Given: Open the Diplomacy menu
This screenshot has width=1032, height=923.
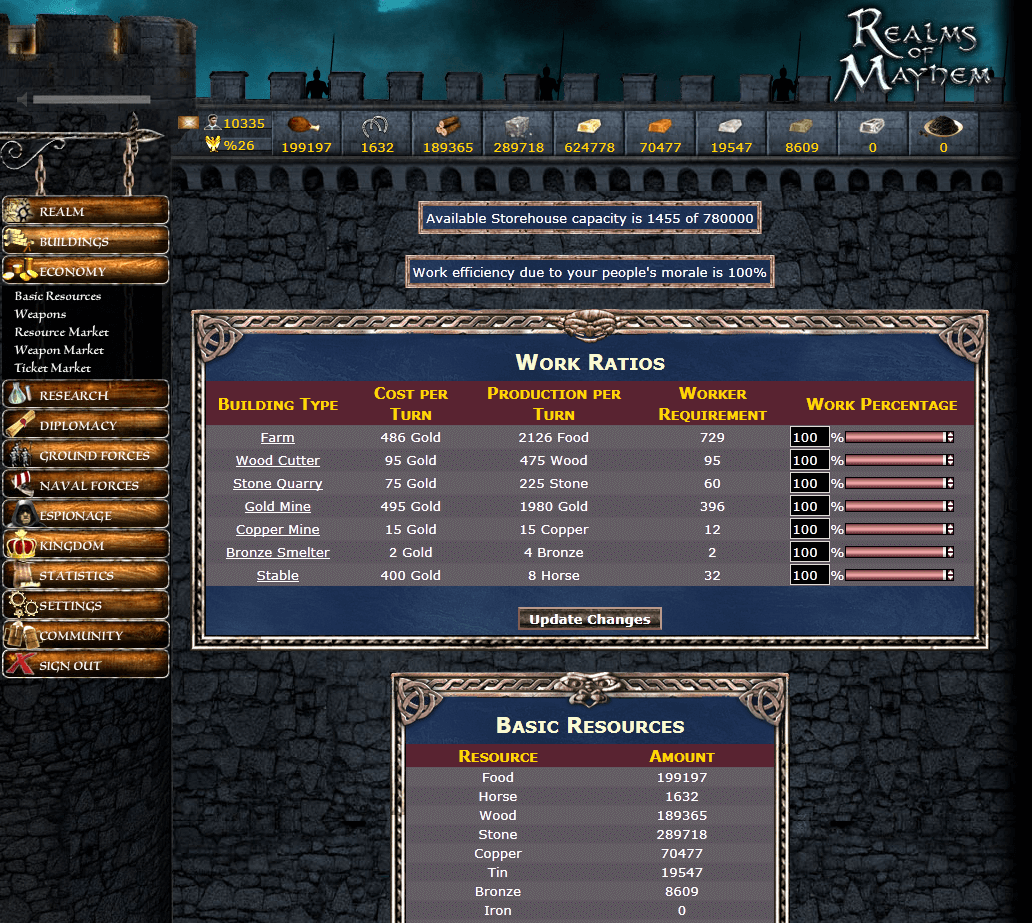Looking at the screenshot, I should [85, 425].
